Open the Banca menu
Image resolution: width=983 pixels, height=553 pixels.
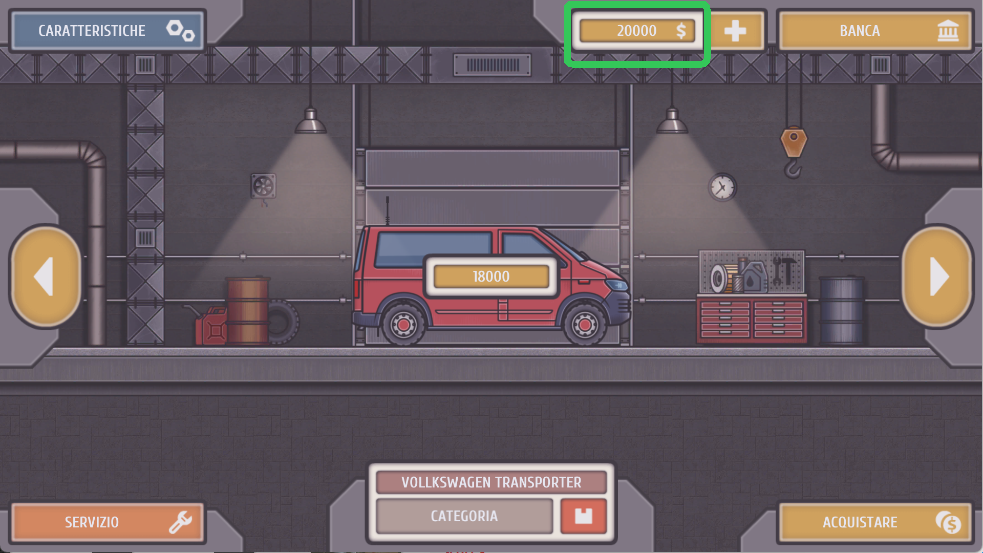tap(875, 31)
